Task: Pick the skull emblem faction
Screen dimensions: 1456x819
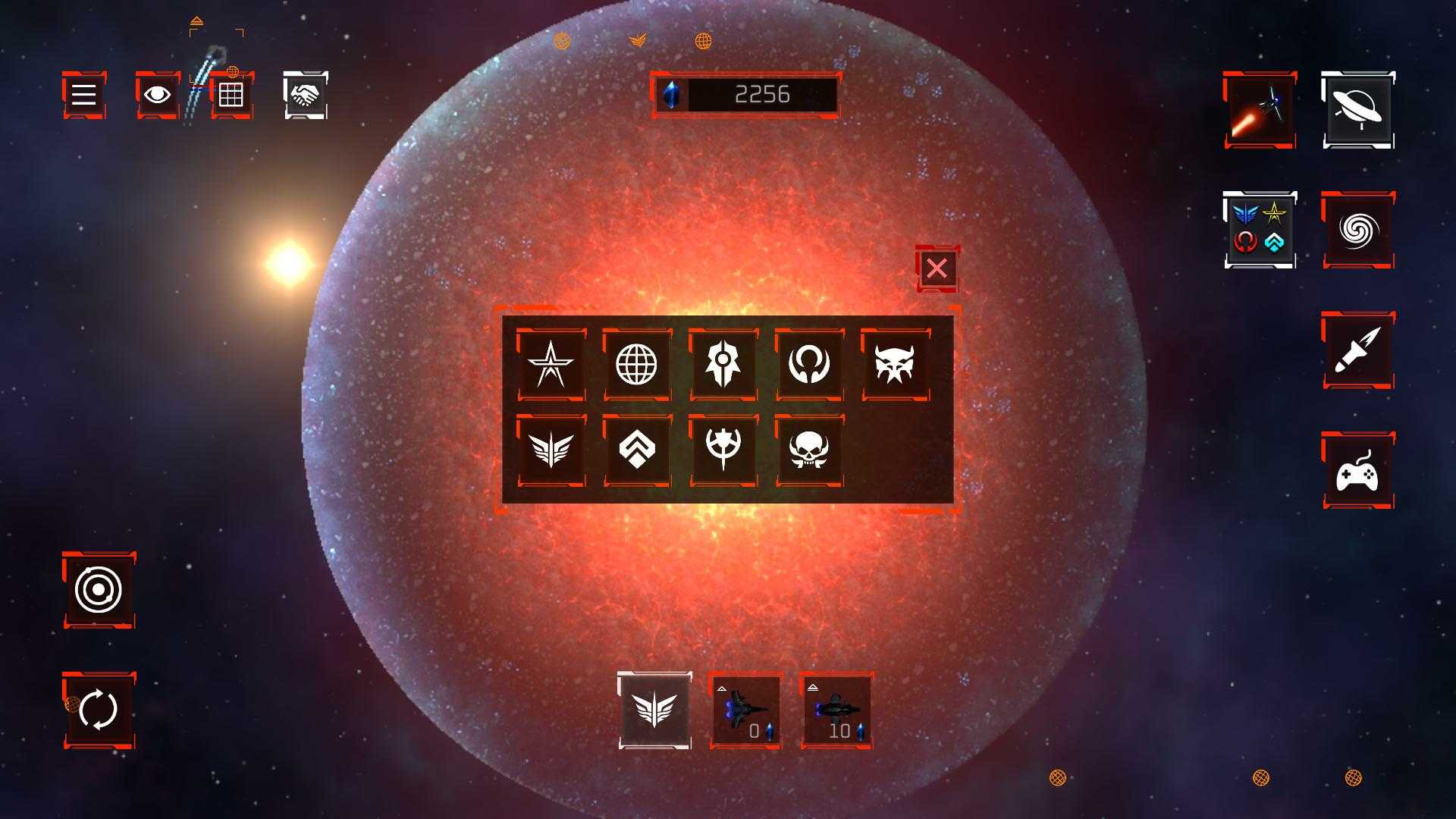Action: tap(809, 450)
